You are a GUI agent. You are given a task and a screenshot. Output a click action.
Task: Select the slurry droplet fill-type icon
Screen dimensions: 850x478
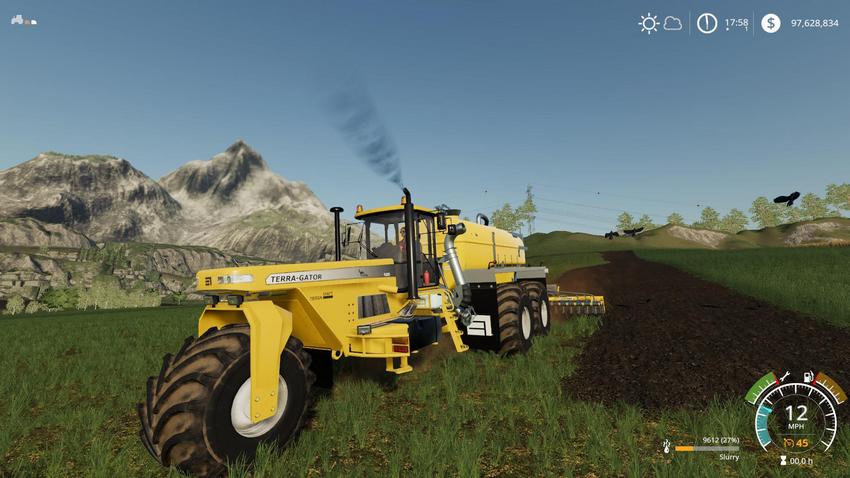(666, 446)
